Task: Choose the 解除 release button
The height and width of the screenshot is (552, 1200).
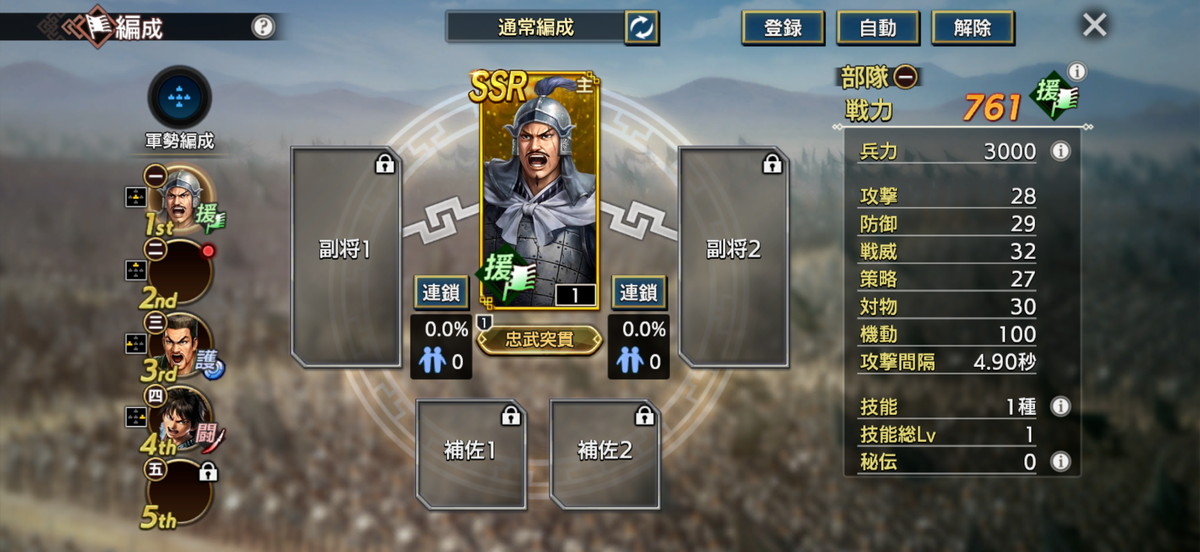Action: [x=971, y=28]
